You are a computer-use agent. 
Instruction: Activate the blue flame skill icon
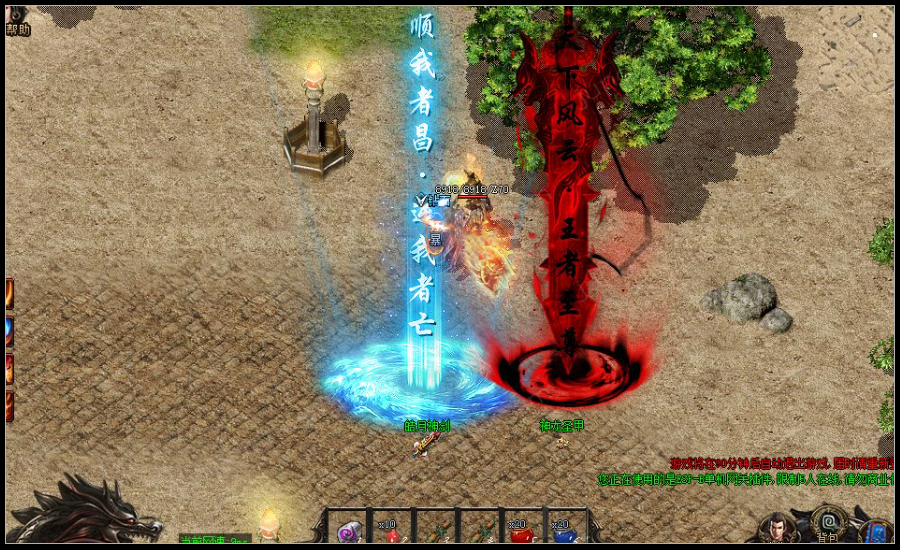[x=9, y=331]
